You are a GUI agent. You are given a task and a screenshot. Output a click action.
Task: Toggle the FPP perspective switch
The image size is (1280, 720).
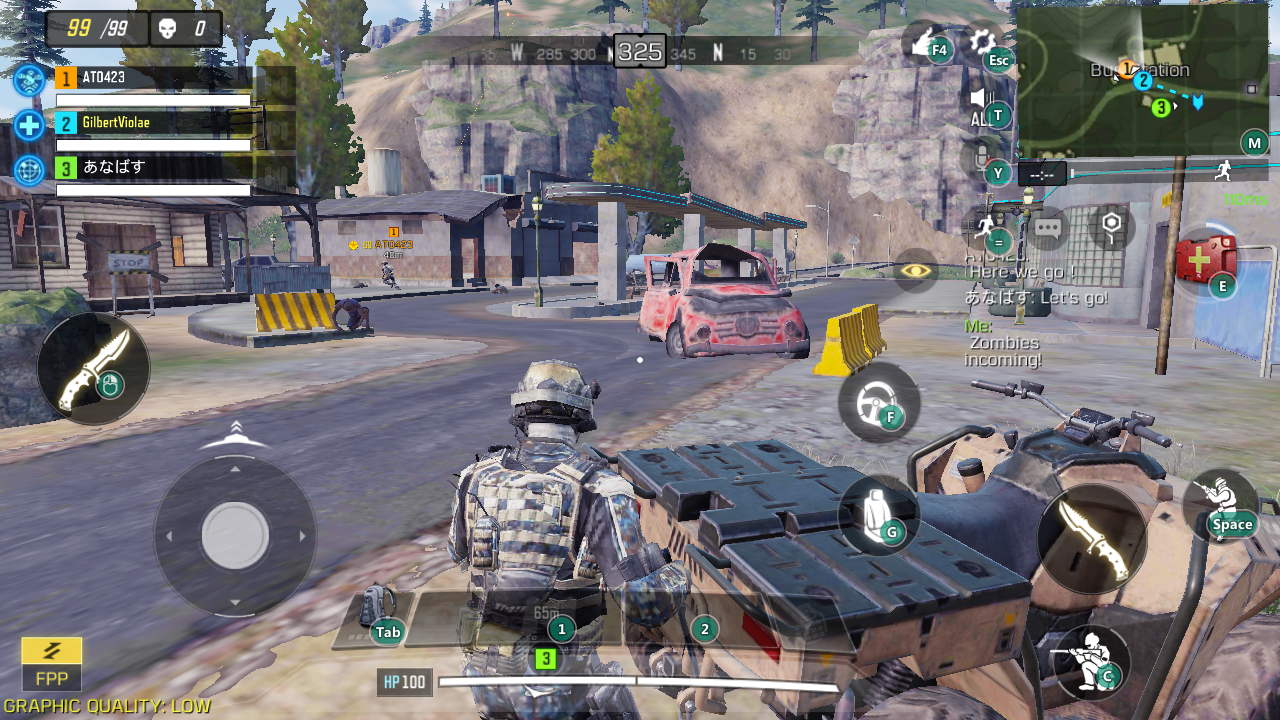click(x=52, y=664)
